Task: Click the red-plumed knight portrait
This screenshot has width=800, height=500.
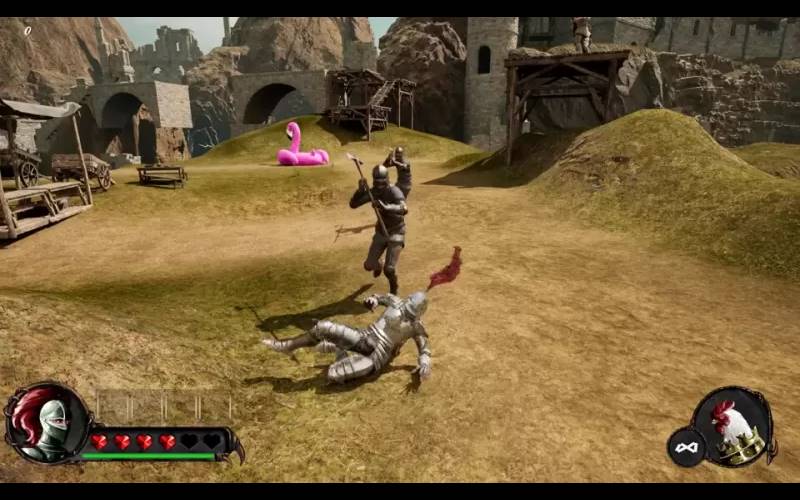Action: 47,424
